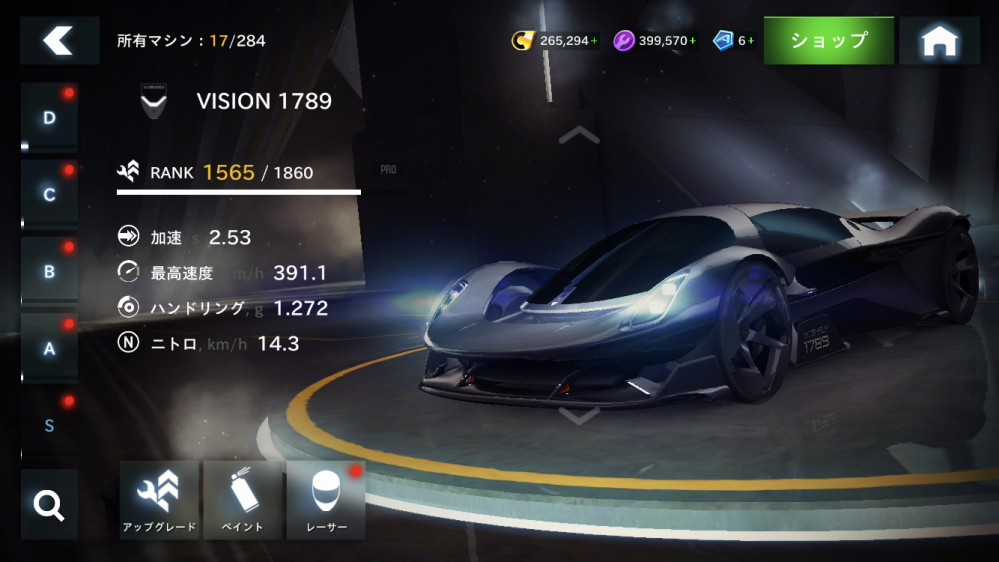
Task: Open the アップグレード upgrade menu
Action: 159,500
